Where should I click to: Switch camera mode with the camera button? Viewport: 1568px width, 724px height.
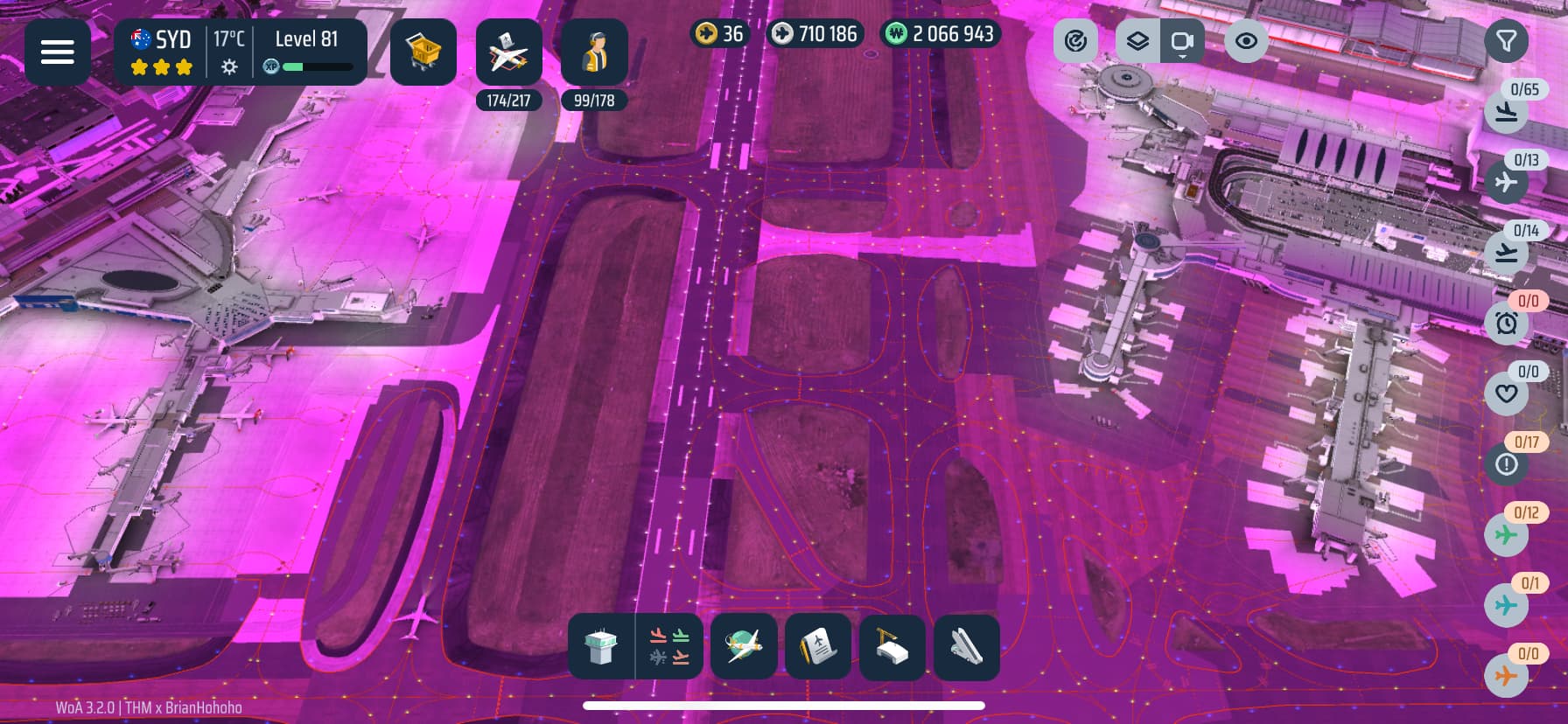[x=1182, y=41]
